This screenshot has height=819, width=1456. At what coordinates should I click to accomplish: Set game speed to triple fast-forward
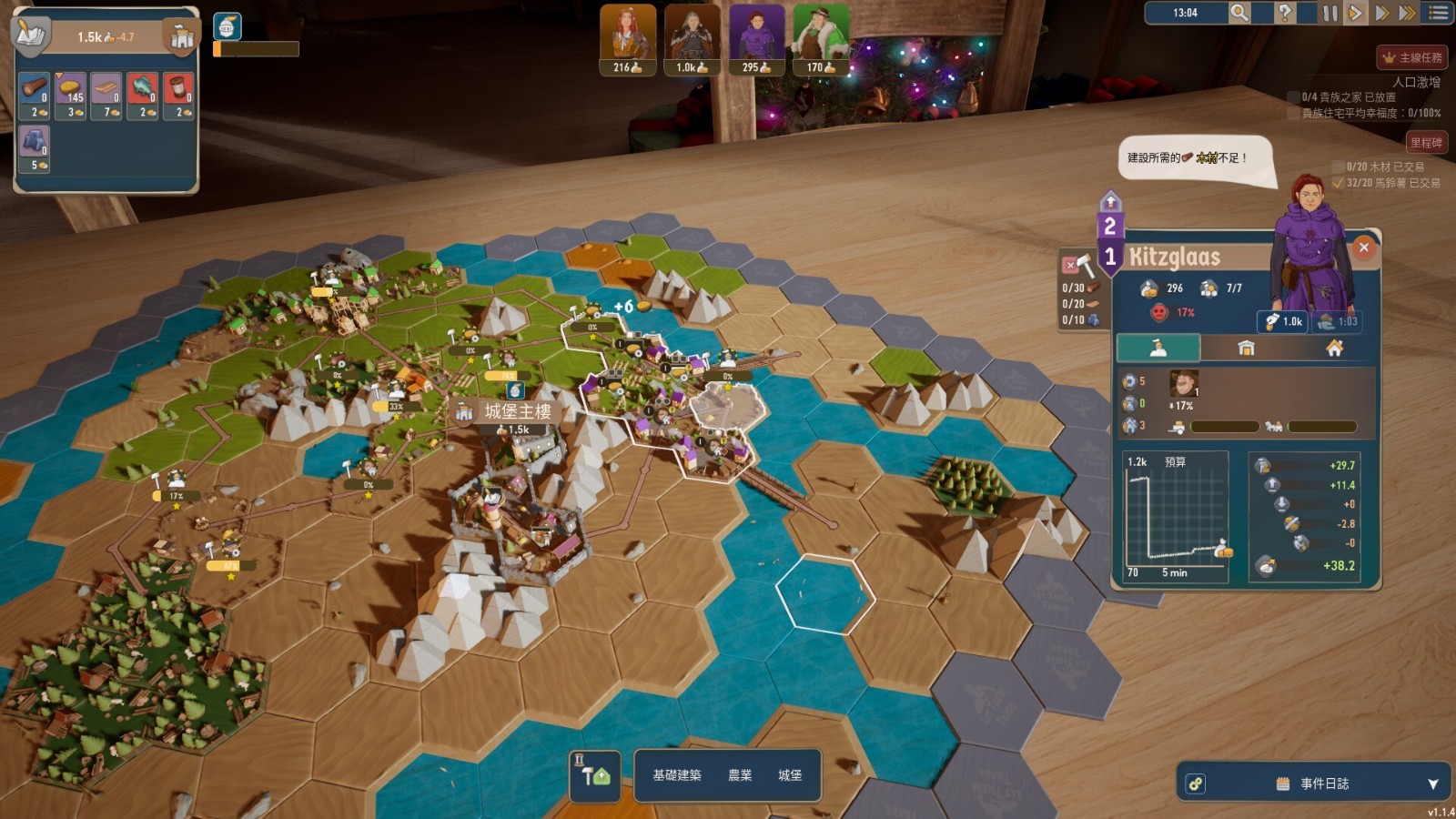[1407, 13]
